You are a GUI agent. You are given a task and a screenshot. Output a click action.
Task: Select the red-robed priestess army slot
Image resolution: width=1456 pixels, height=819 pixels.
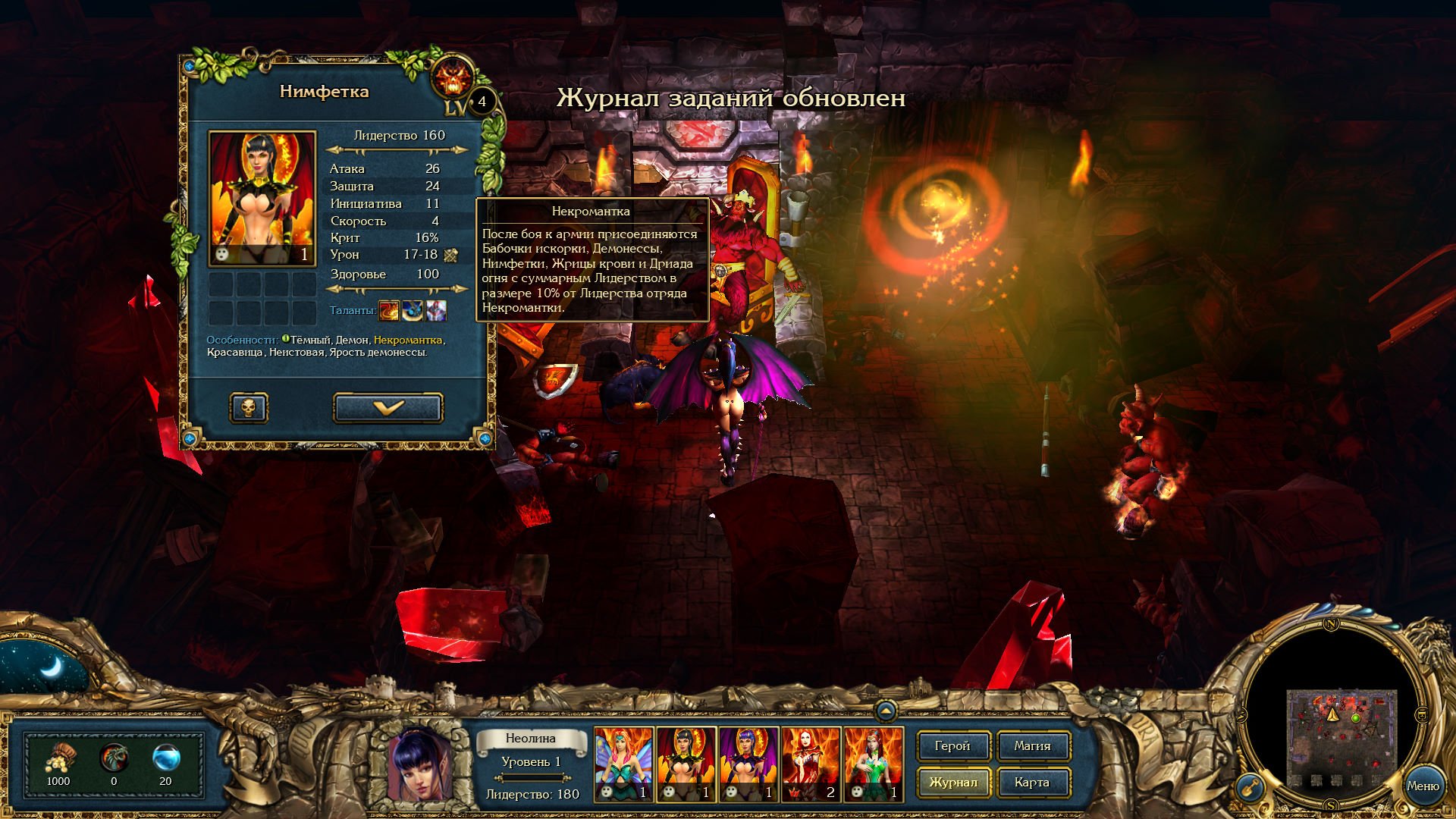tap(811, 764)
